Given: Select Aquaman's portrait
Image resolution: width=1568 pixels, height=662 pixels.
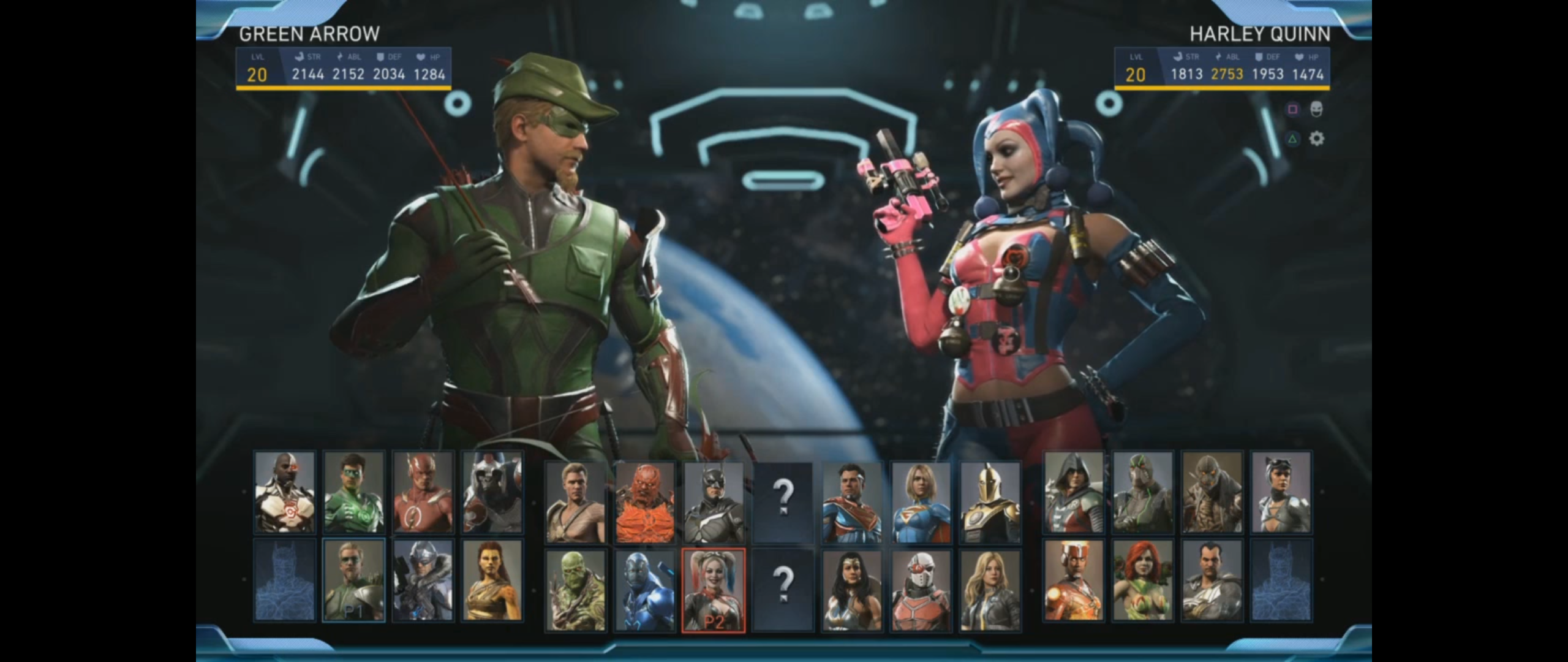Looking at the screenshot, I should click(575, 503).
